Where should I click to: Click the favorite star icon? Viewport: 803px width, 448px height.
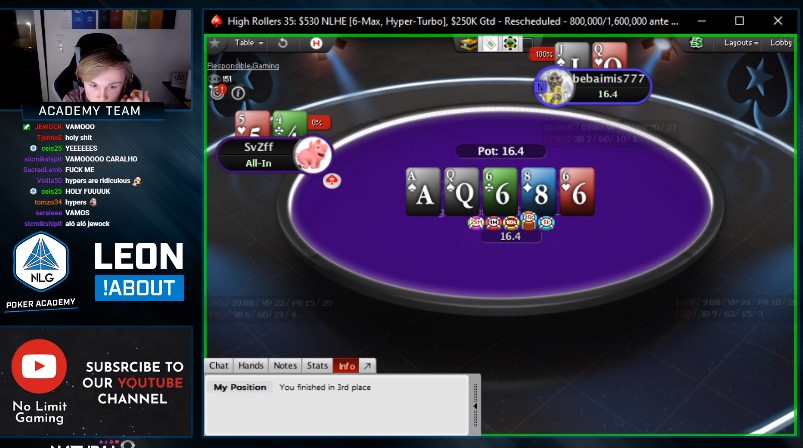[x=214, y=44]
